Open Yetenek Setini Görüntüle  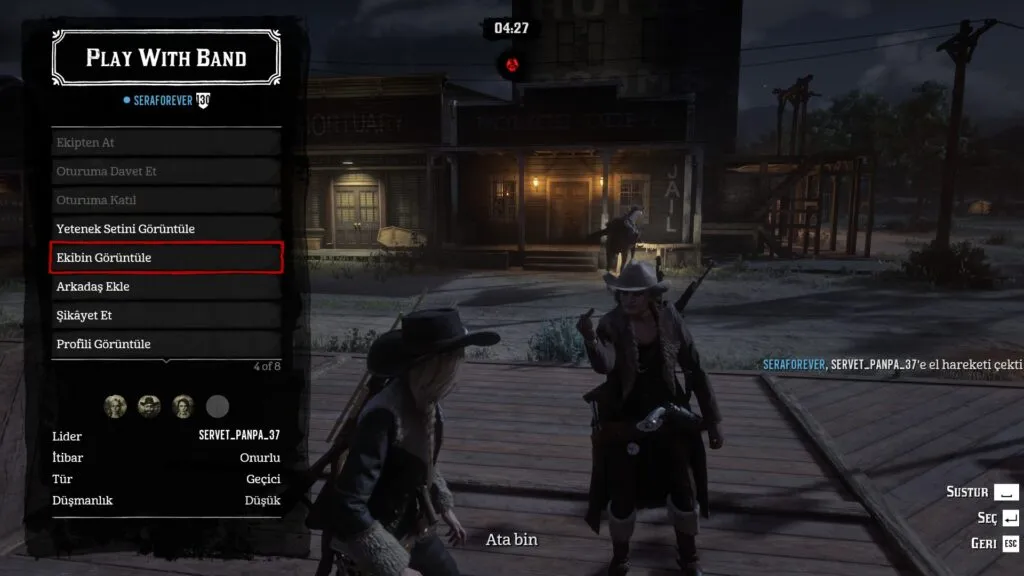[166, 229]
